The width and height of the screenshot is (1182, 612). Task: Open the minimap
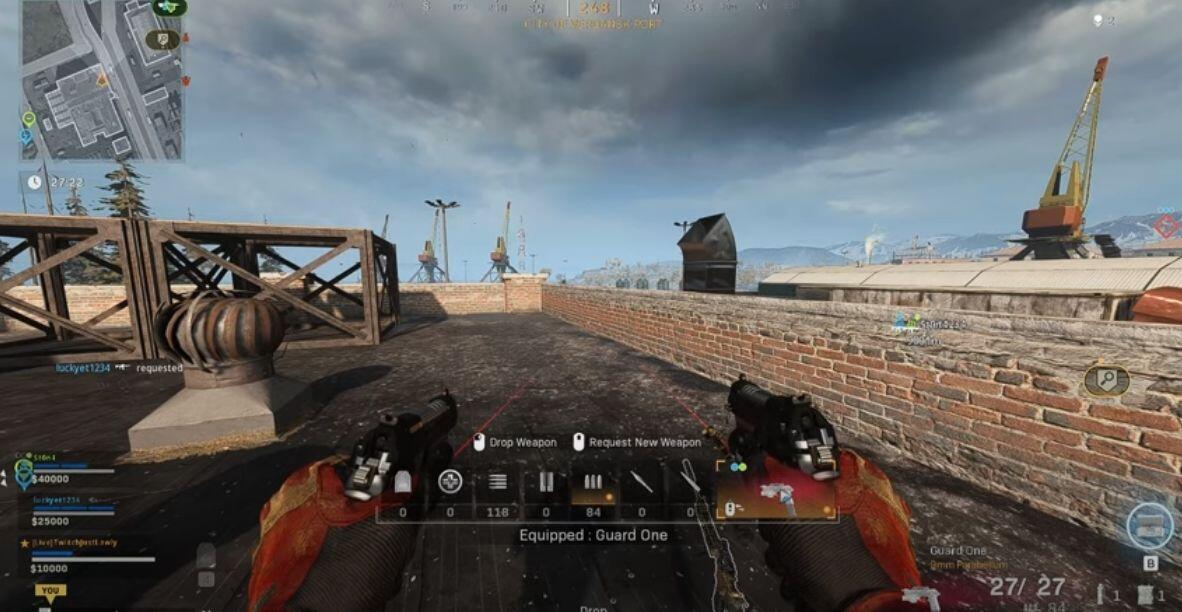(x=101, y=80)
